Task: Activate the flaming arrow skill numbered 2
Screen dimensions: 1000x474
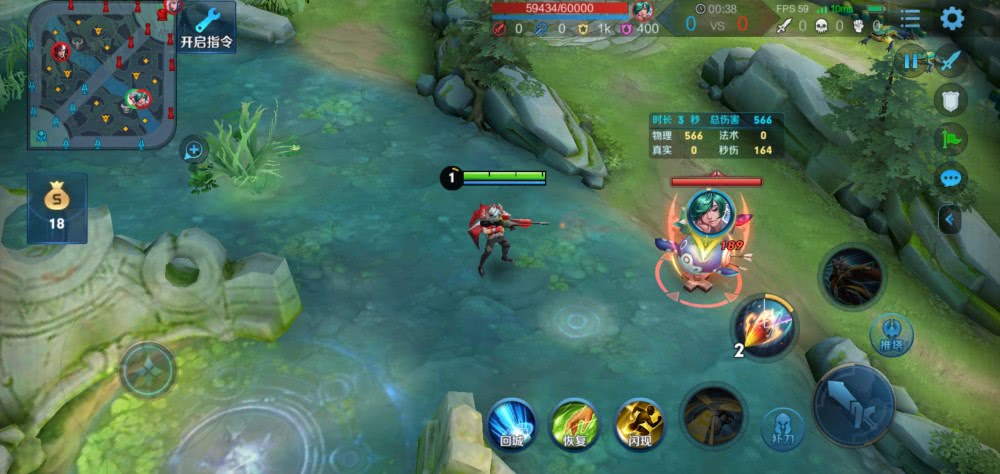Action: [765, 325]
